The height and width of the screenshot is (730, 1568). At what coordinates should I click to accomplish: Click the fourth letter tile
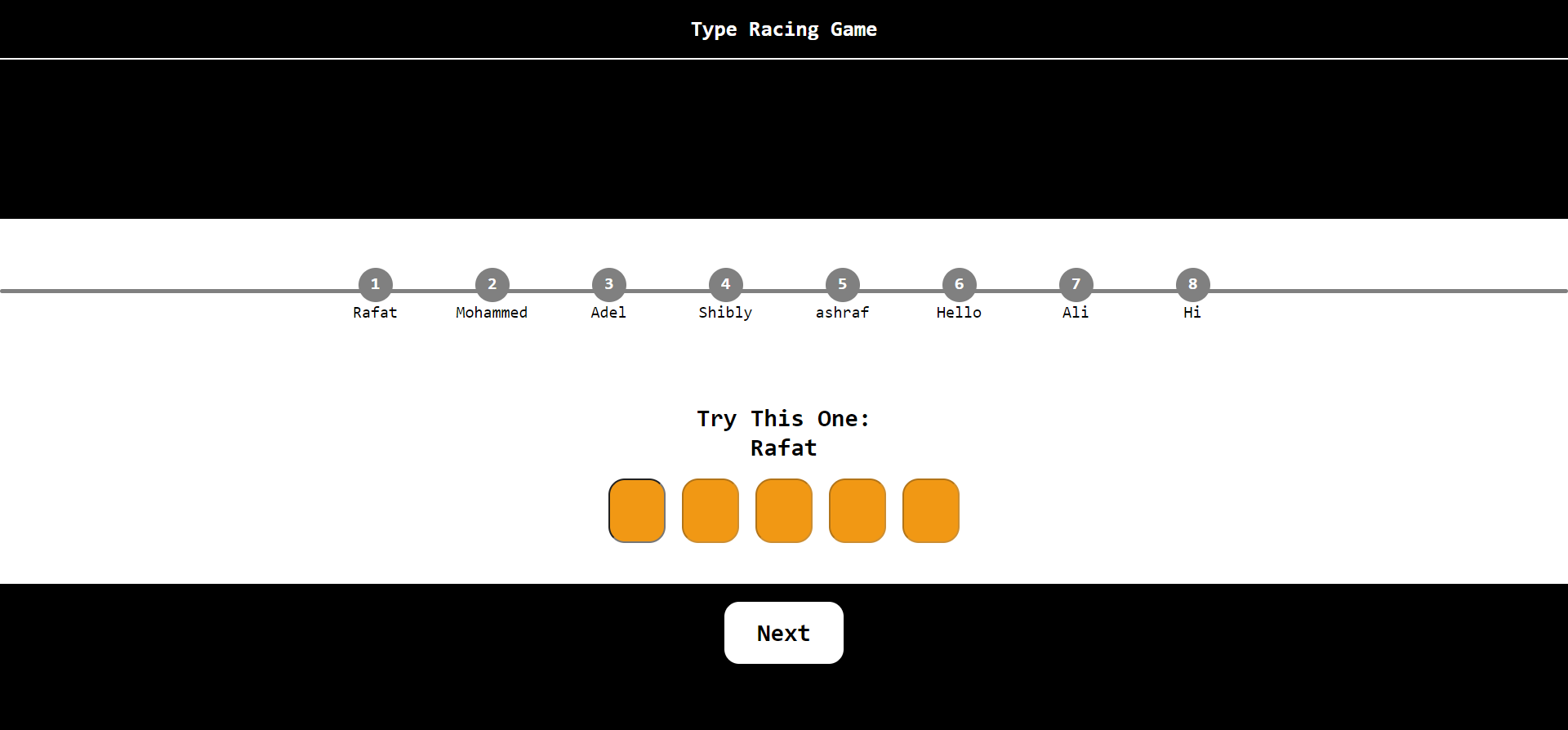[857, 510]
